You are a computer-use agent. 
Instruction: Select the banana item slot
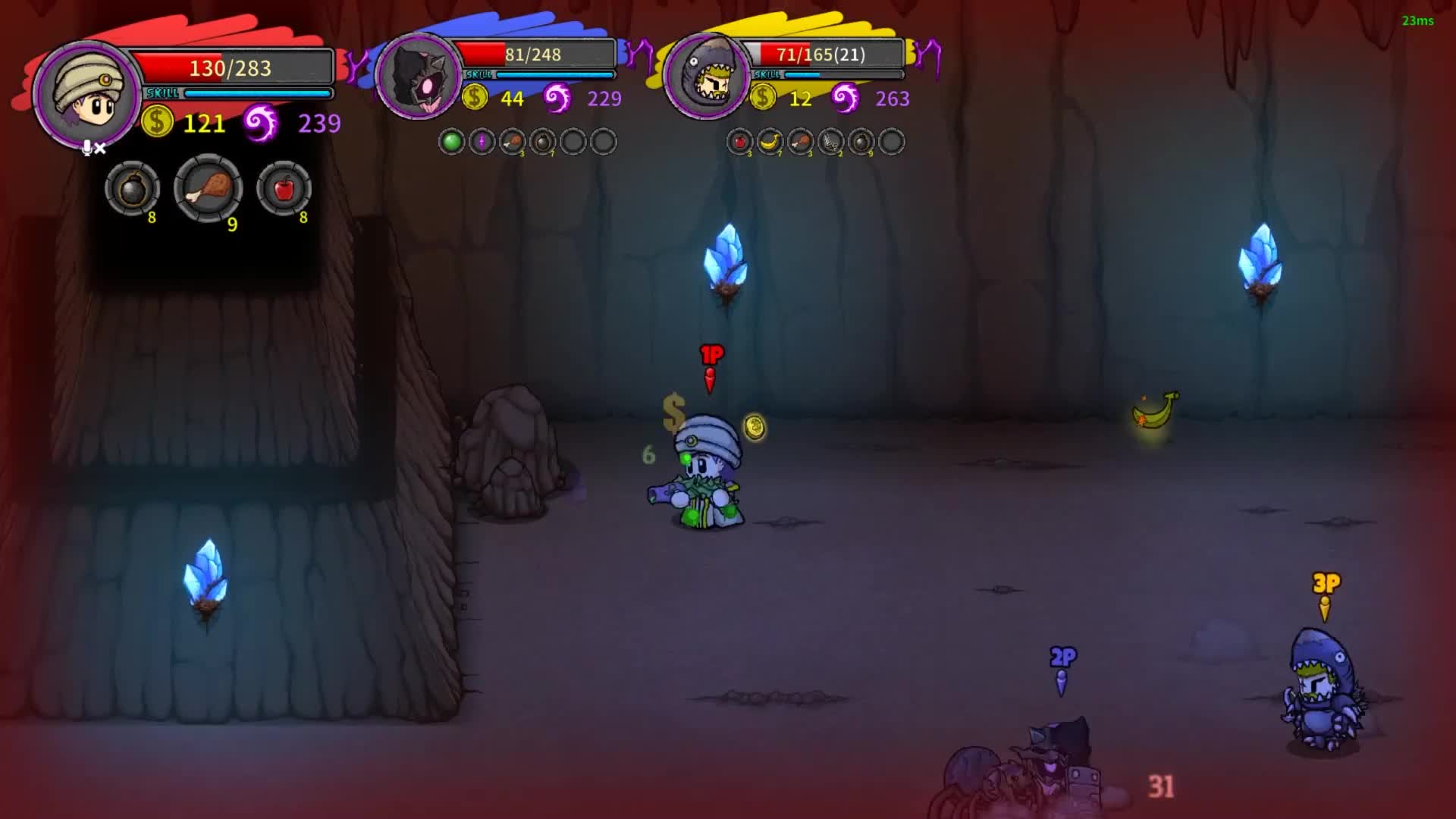point(770,142)
